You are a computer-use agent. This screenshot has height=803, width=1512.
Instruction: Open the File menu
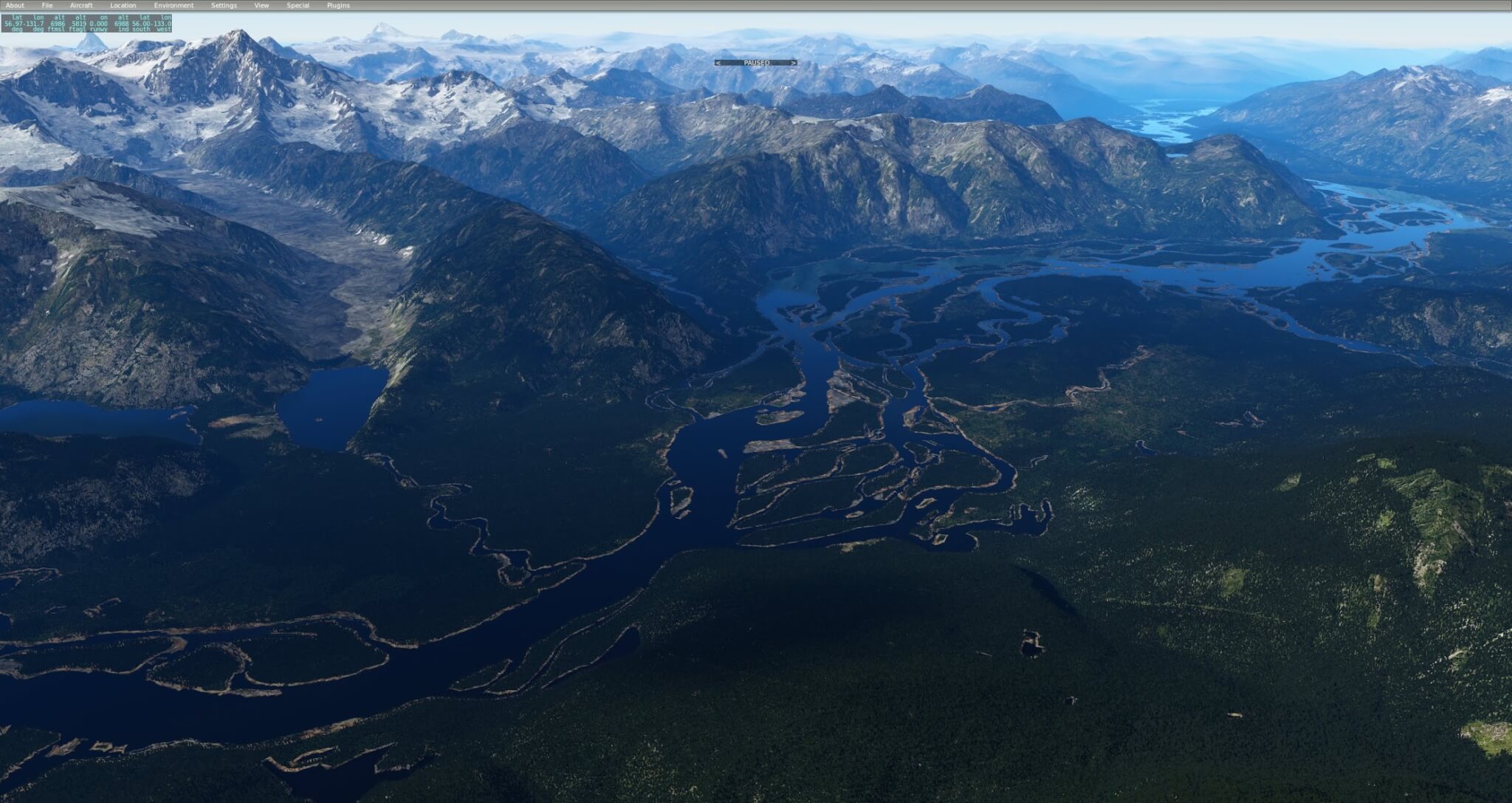pyautogui.click(x=47, y=4)
